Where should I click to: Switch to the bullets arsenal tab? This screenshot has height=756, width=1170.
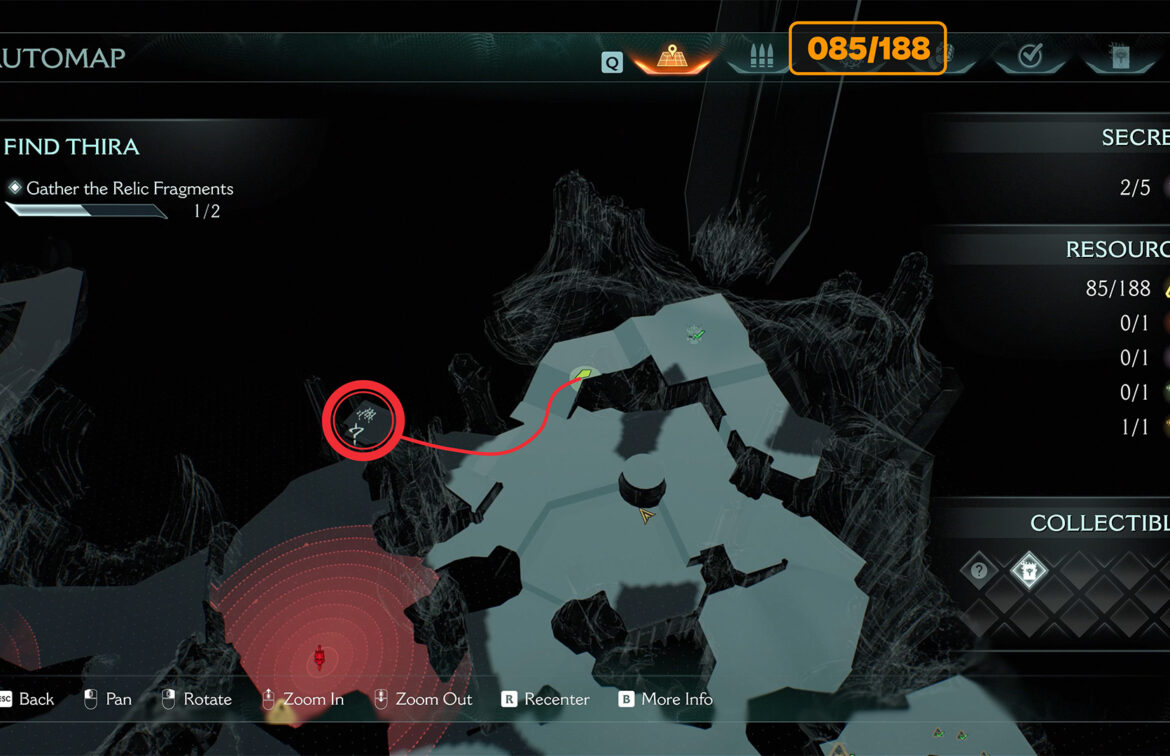[x=760, y=56]
